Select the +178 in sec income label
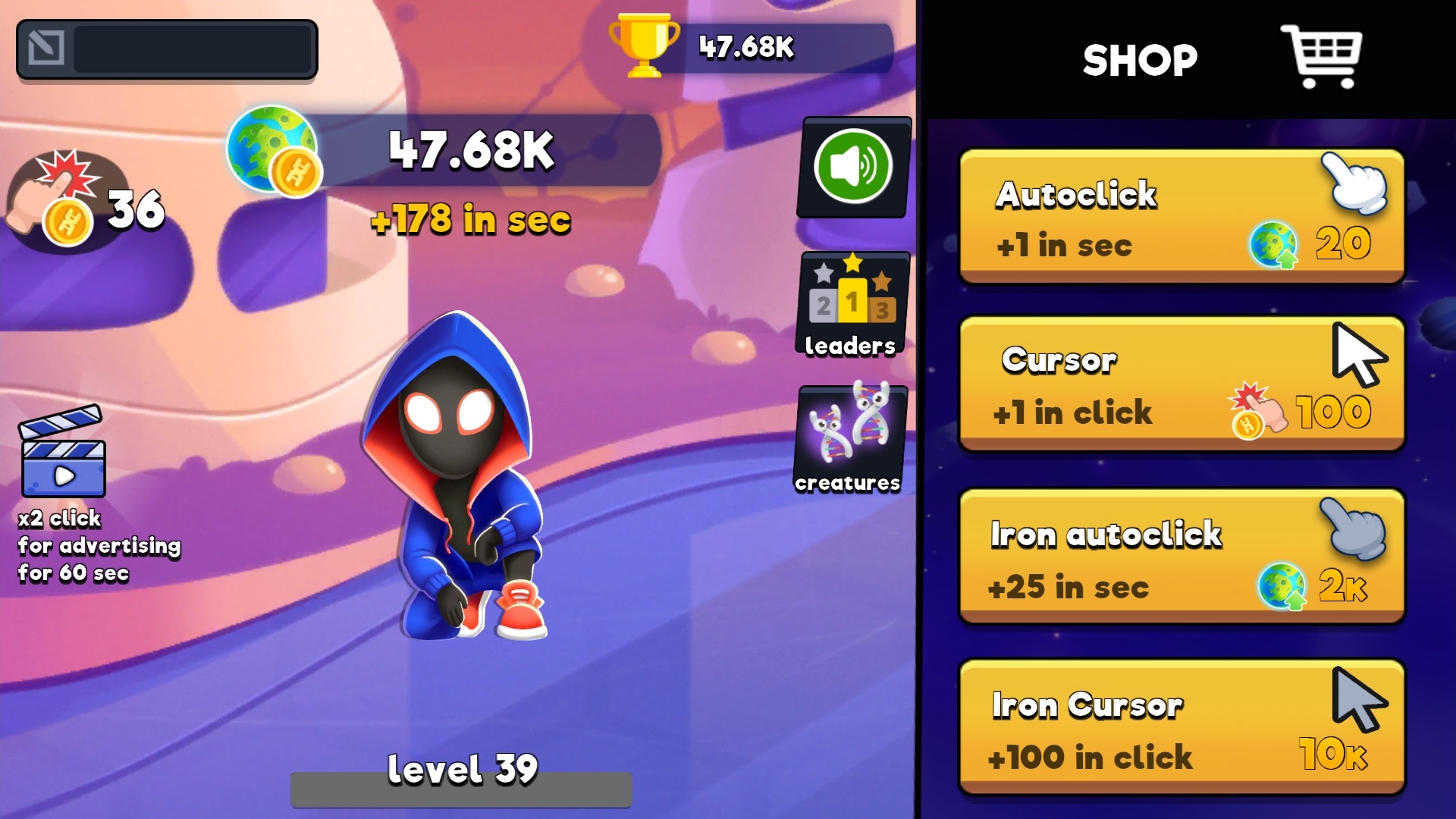This screenshot has height=819, width=1456. pyautogui.click(x=472, y=221)
